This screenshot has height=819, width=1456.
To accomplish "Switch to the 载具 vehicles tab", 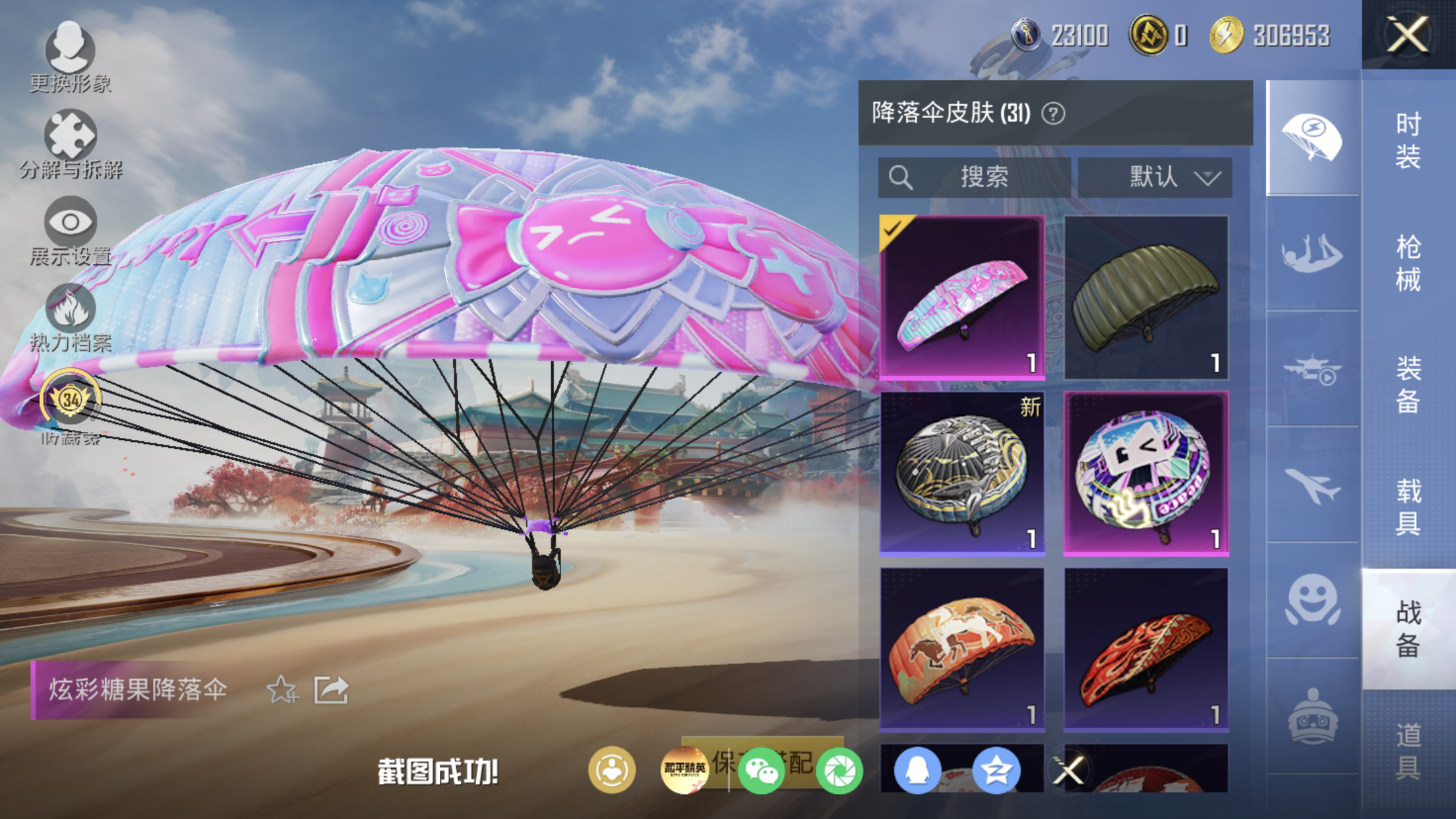I will coord(1408,506).
